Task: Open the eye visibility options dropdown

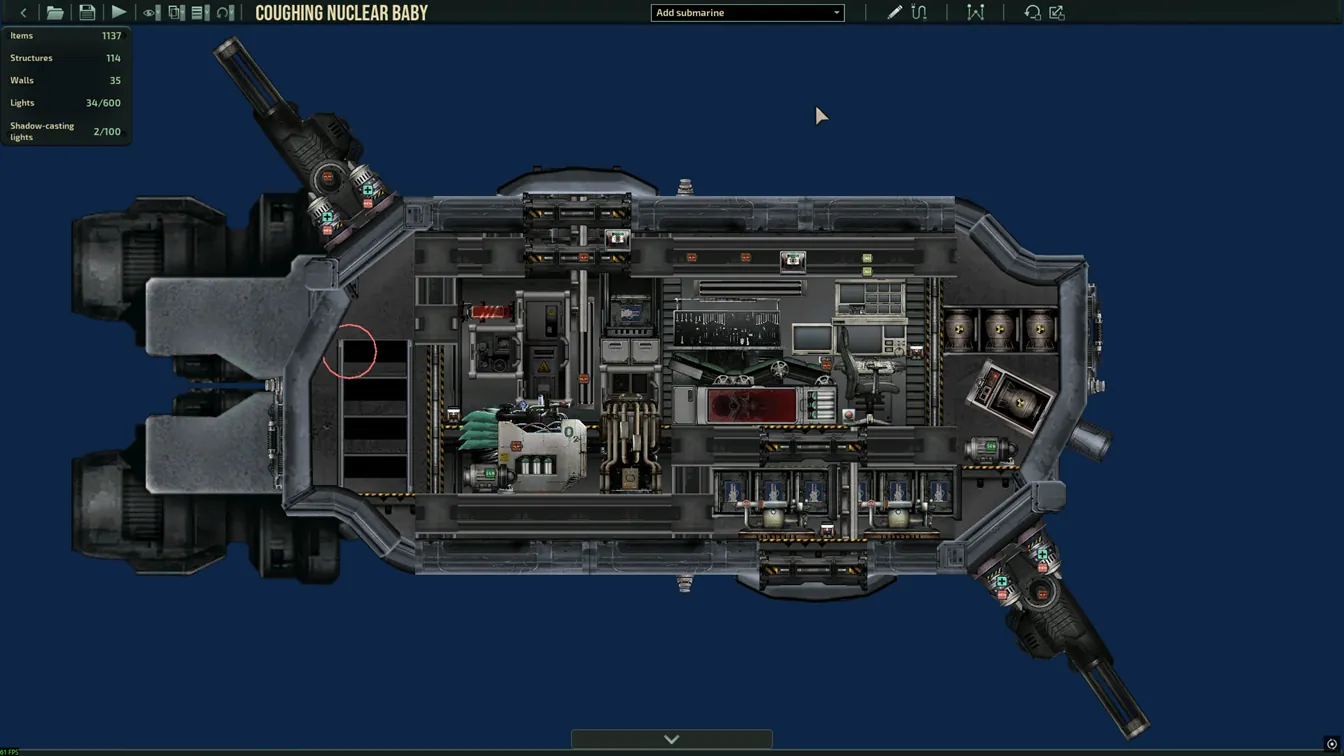Action: pyautogui.click(x=151, y=13)
